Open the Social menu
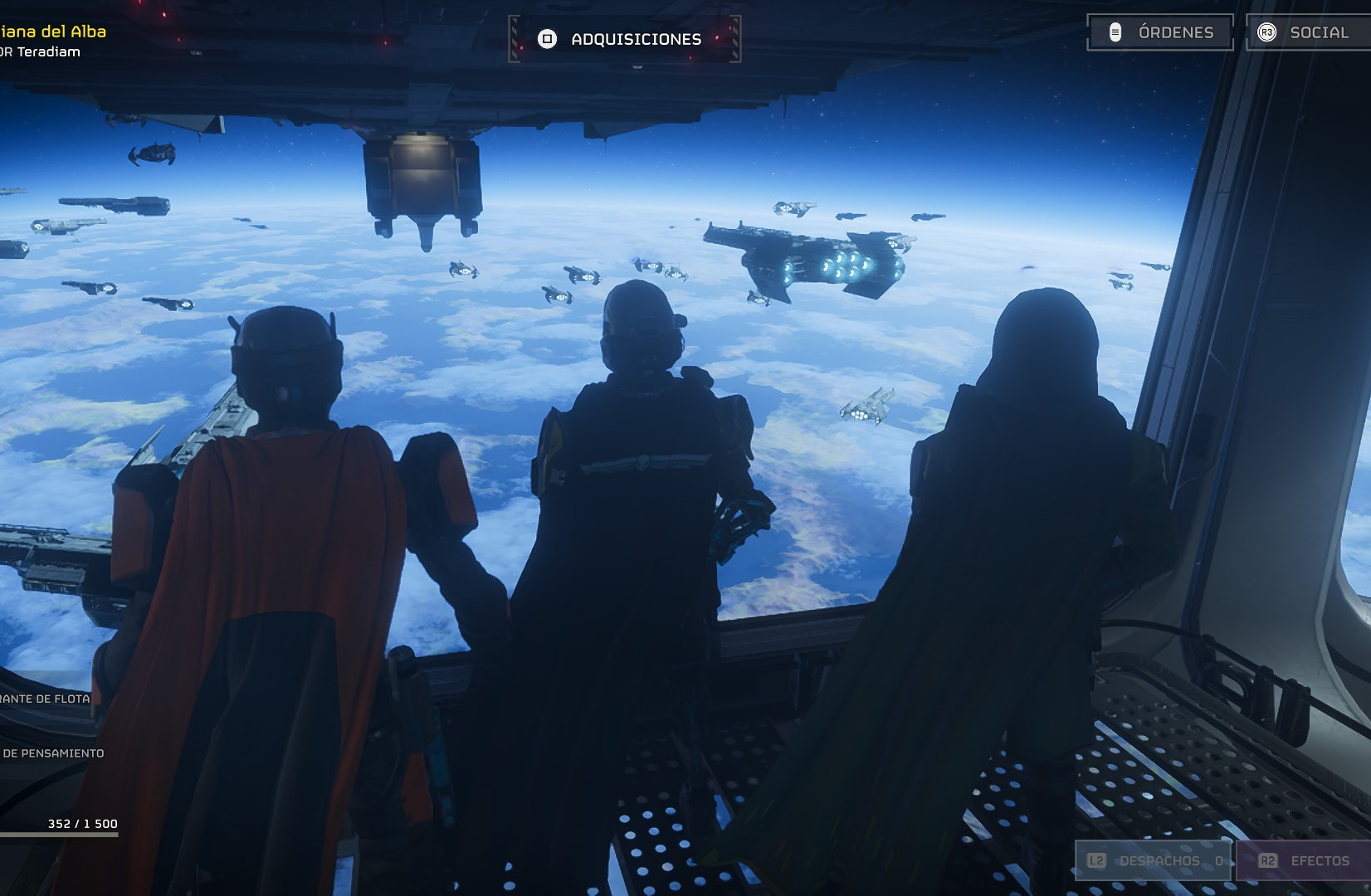Viewport: 1371px width, 896px height. pos(1307,32)
